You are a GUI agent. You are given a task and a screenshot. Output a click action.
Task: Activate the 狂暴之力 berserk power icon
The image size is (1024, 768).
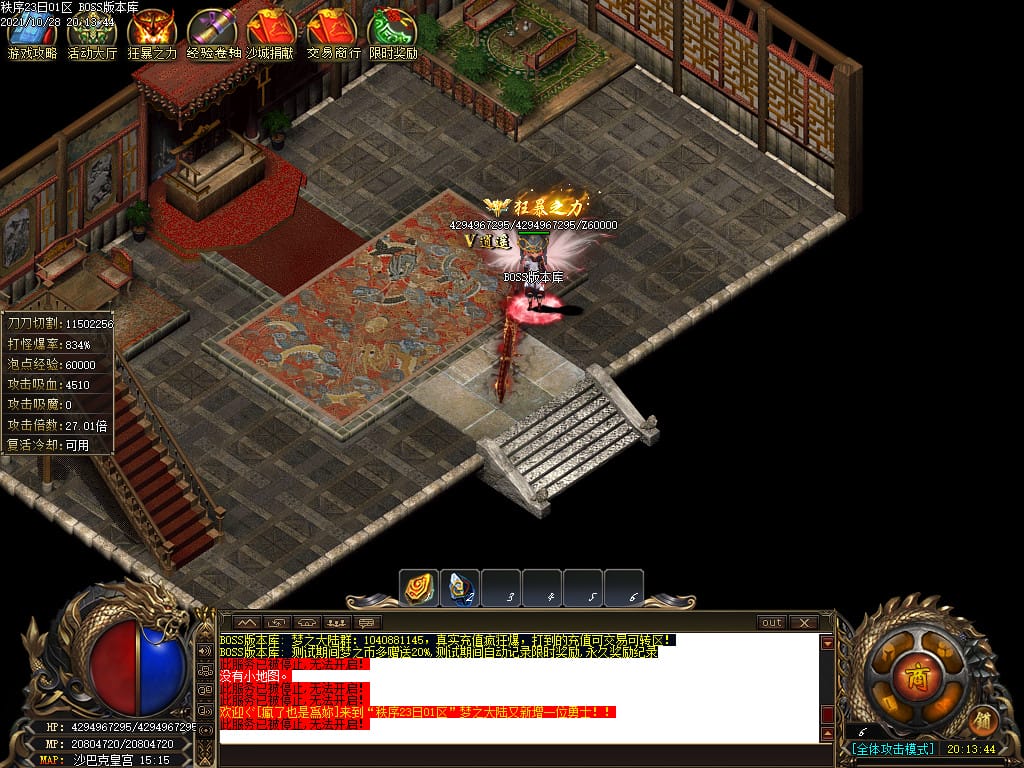coord(152,32)
